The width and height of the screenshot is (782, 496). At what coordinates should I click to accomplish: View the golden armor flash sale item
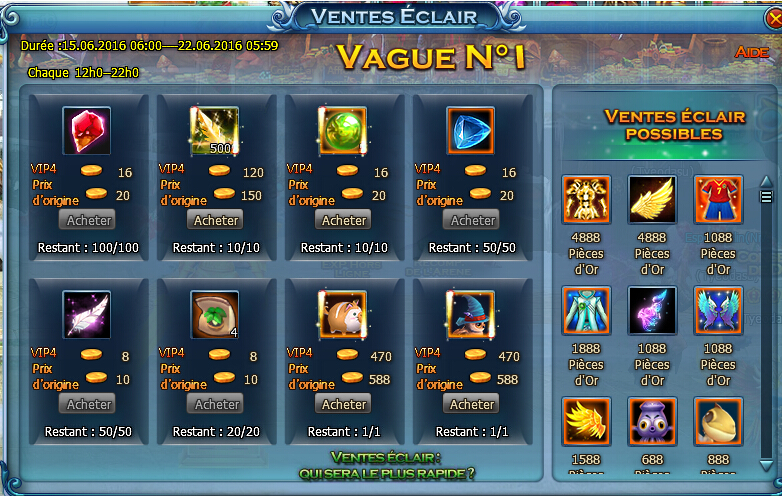pyautogui.click(x=587, y=200)
